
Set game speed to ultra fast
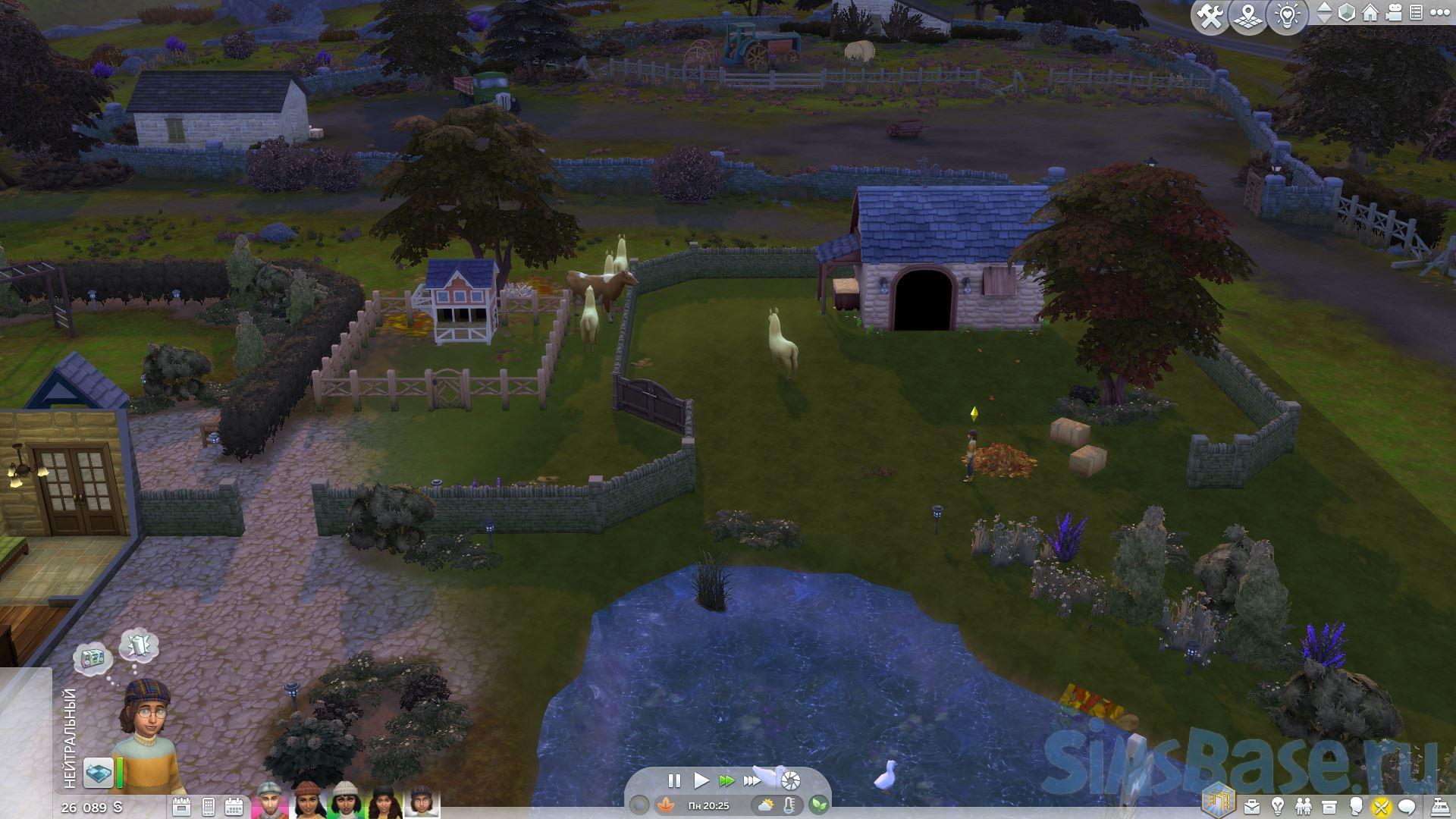click(x=752, y=780)
